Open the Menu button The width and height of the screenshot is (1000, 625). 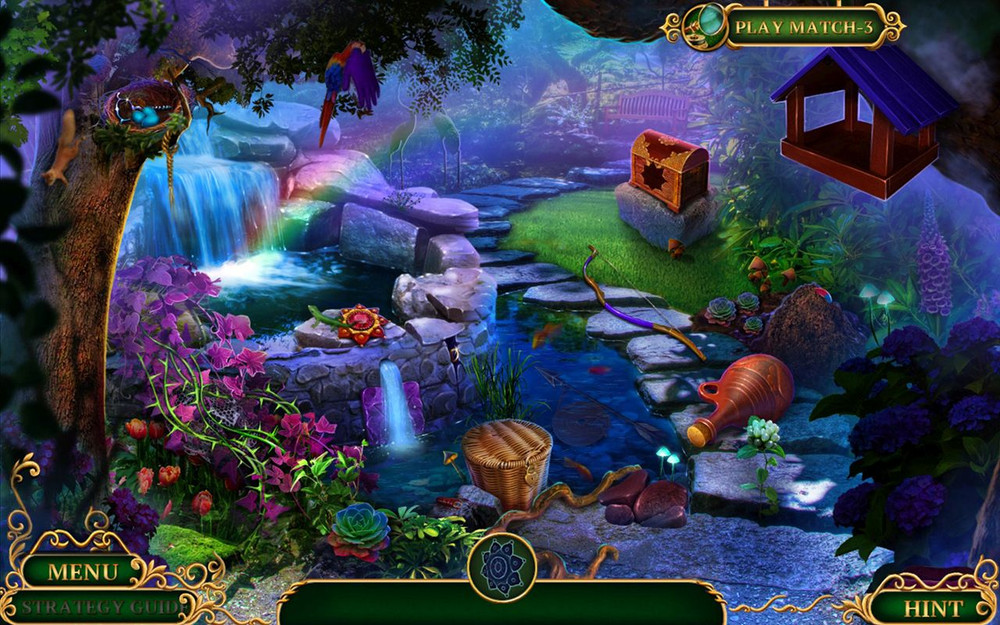[83, 573]
